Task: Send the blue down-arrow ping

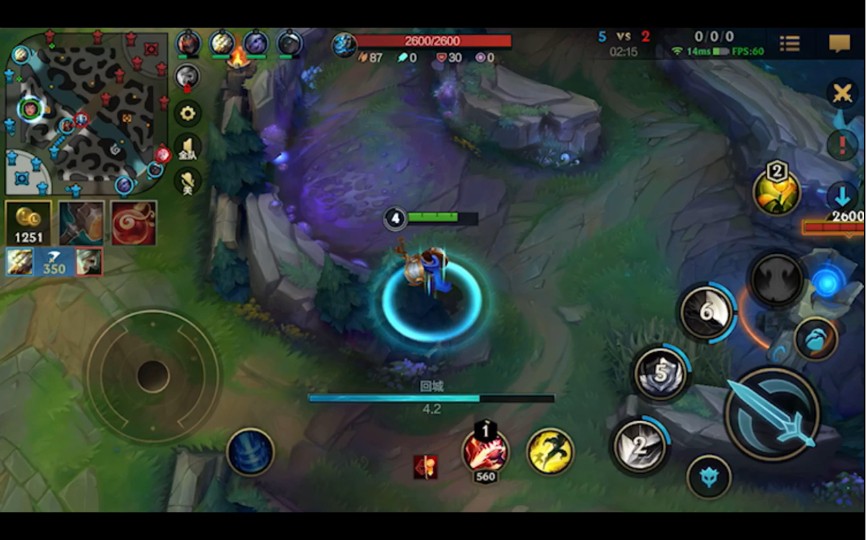Action: (841, 195)
